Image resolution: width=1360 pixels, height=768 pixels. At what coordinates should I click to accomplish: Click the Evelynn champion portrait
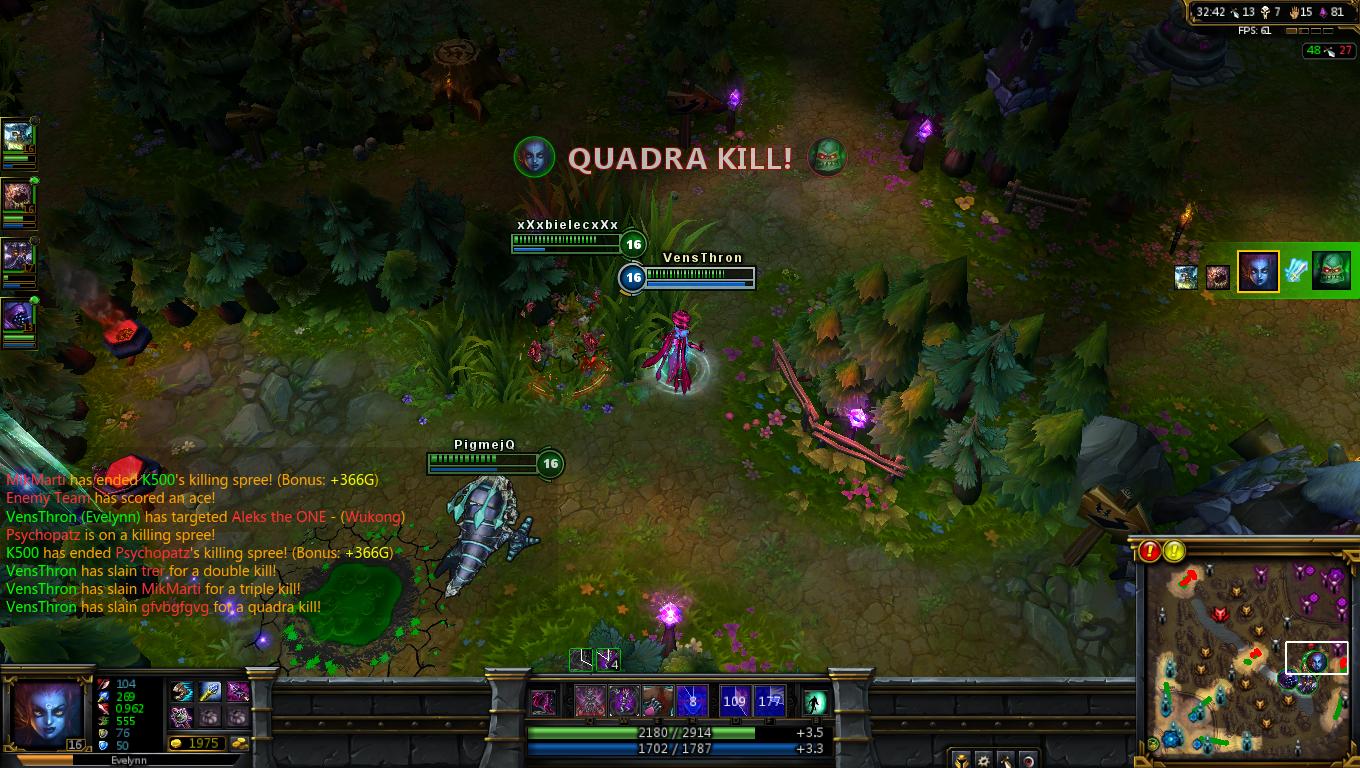(x=45, y=712)
